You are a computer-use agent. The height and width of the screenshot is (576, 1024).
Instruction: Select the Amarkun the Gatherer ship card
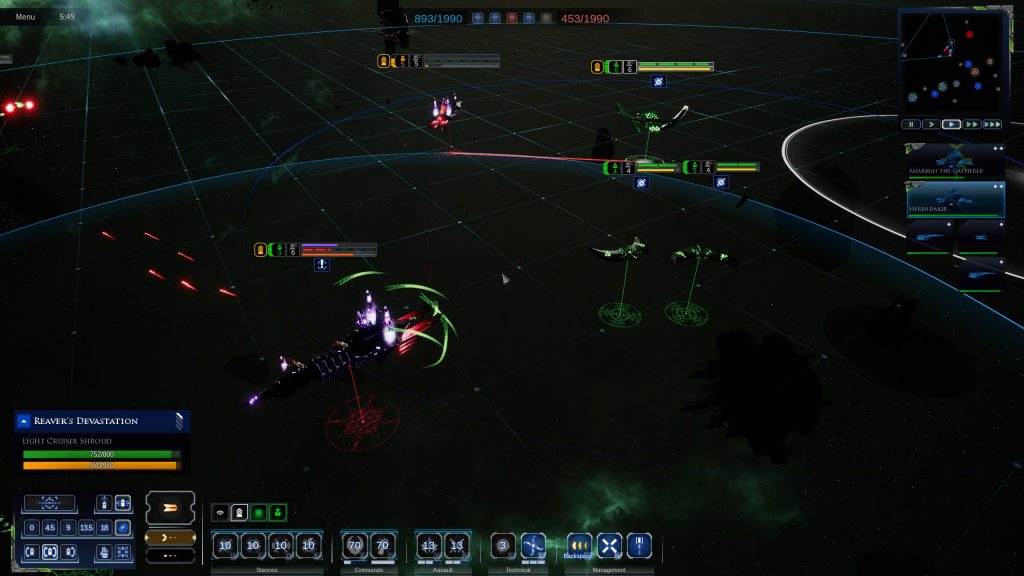(x=955, y=161)
